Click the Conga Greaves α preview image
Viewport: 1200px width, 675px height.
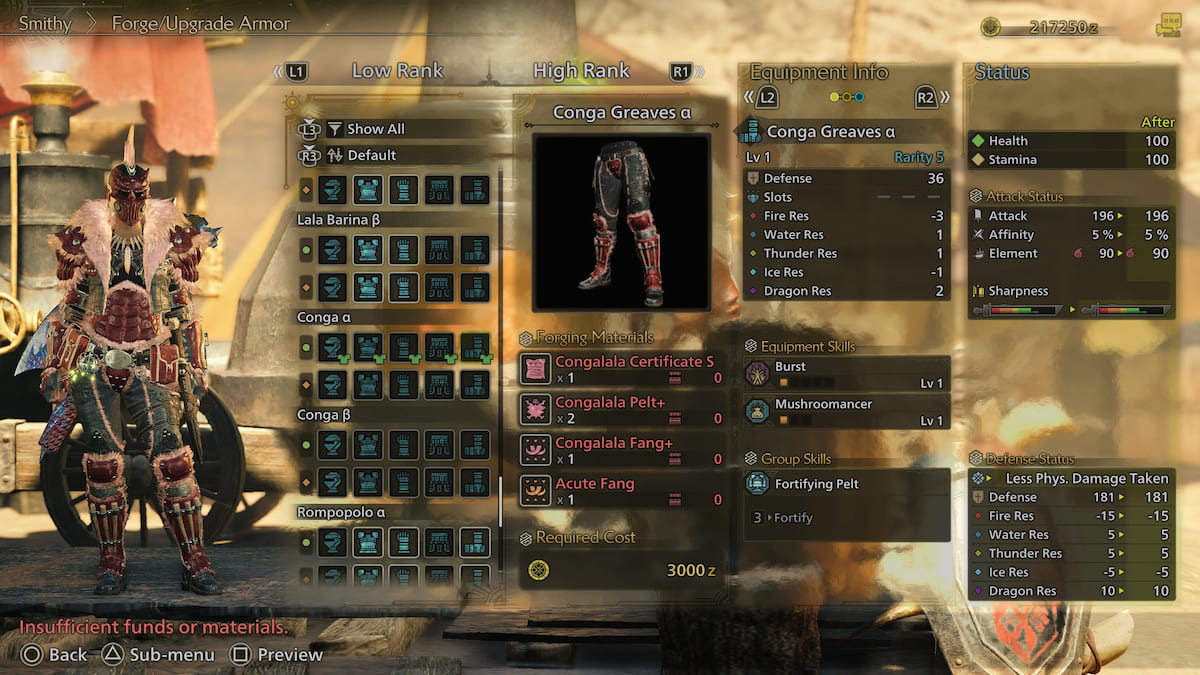[x=621, y=222]
